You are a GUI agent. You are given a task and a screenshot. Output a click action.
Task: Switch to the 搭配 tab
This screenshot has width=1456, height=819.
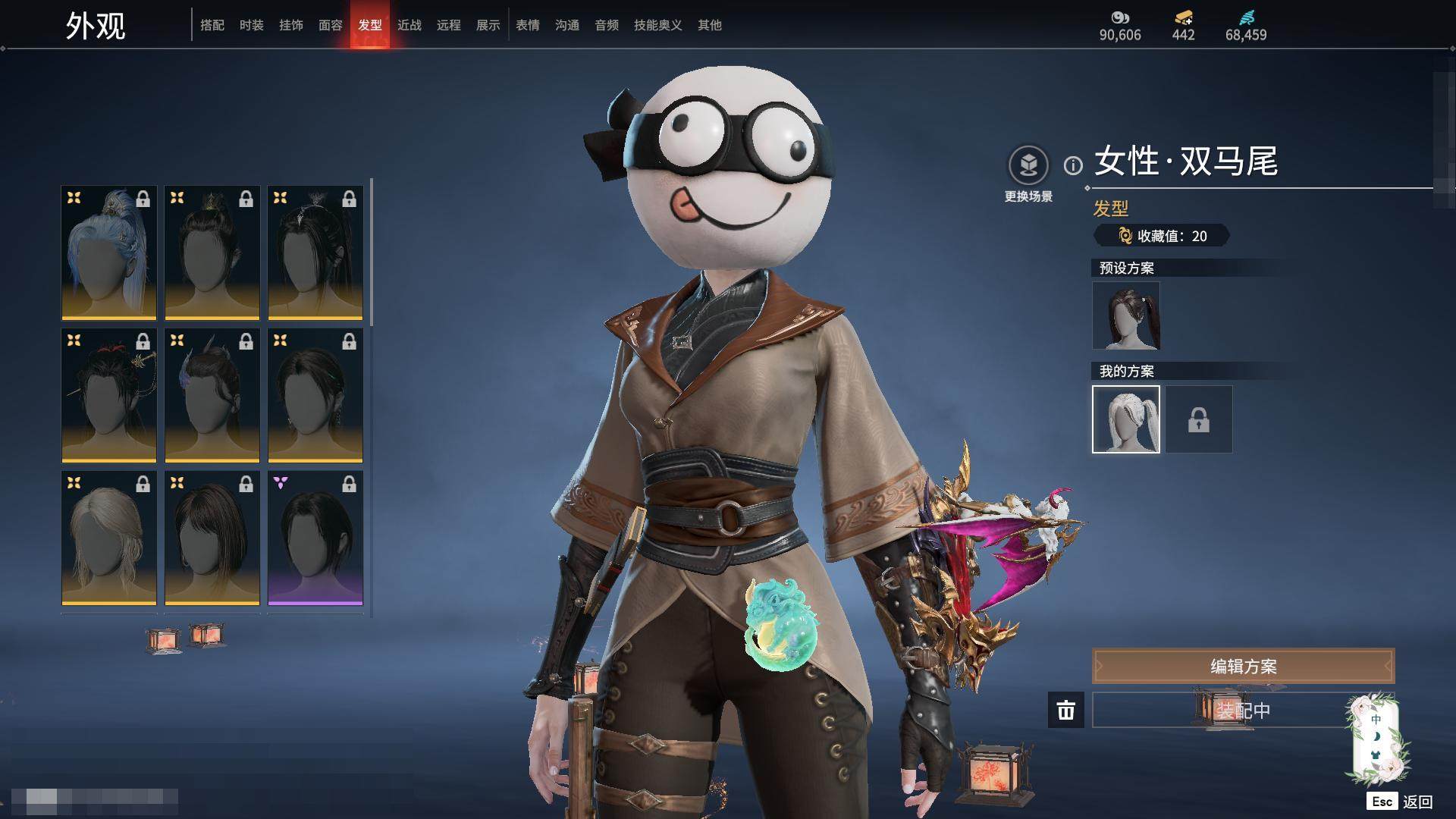click(x=212, y=25)
